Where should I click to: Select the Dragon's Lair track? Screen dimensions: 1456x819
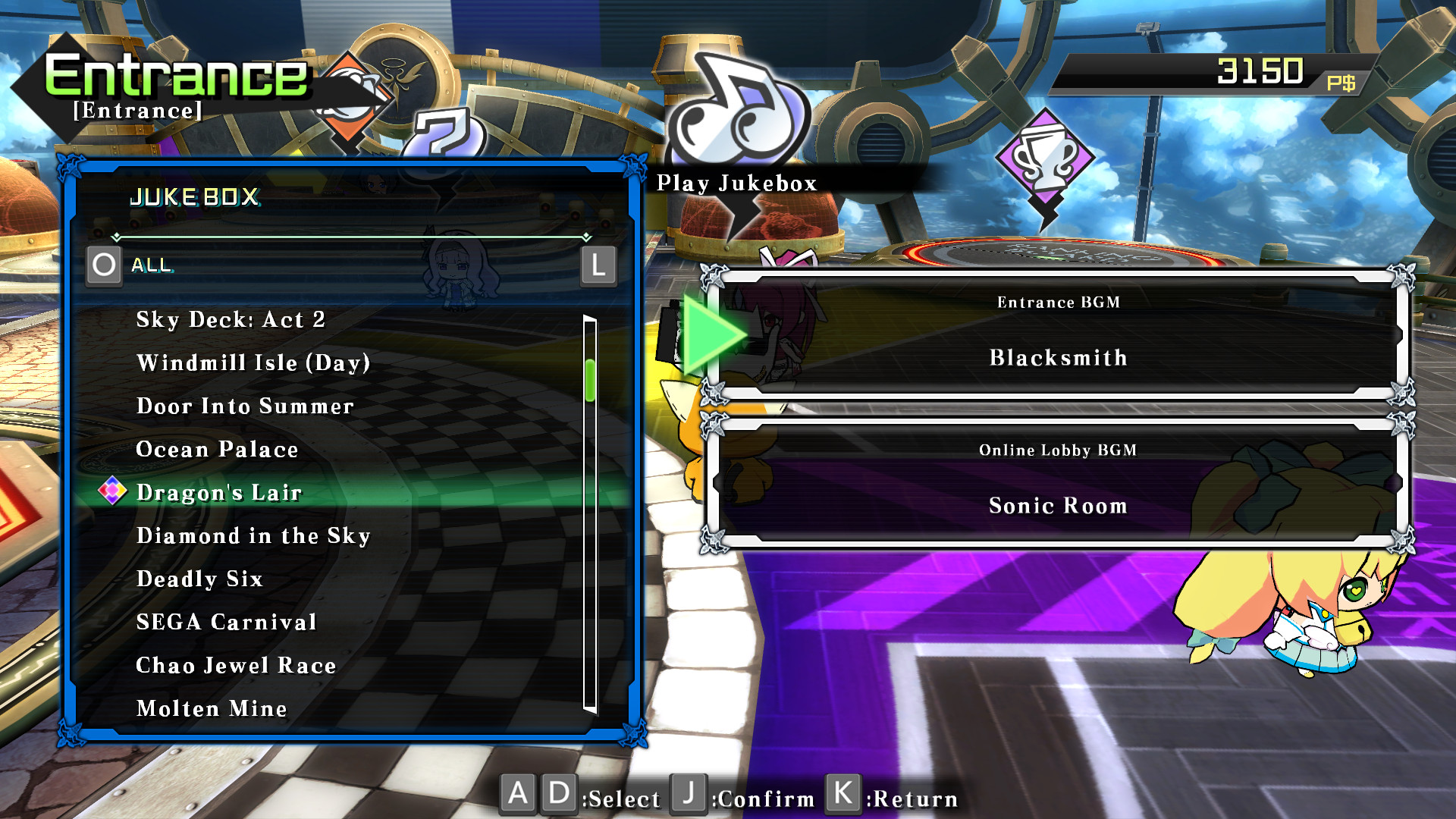[x=220, y=492]
